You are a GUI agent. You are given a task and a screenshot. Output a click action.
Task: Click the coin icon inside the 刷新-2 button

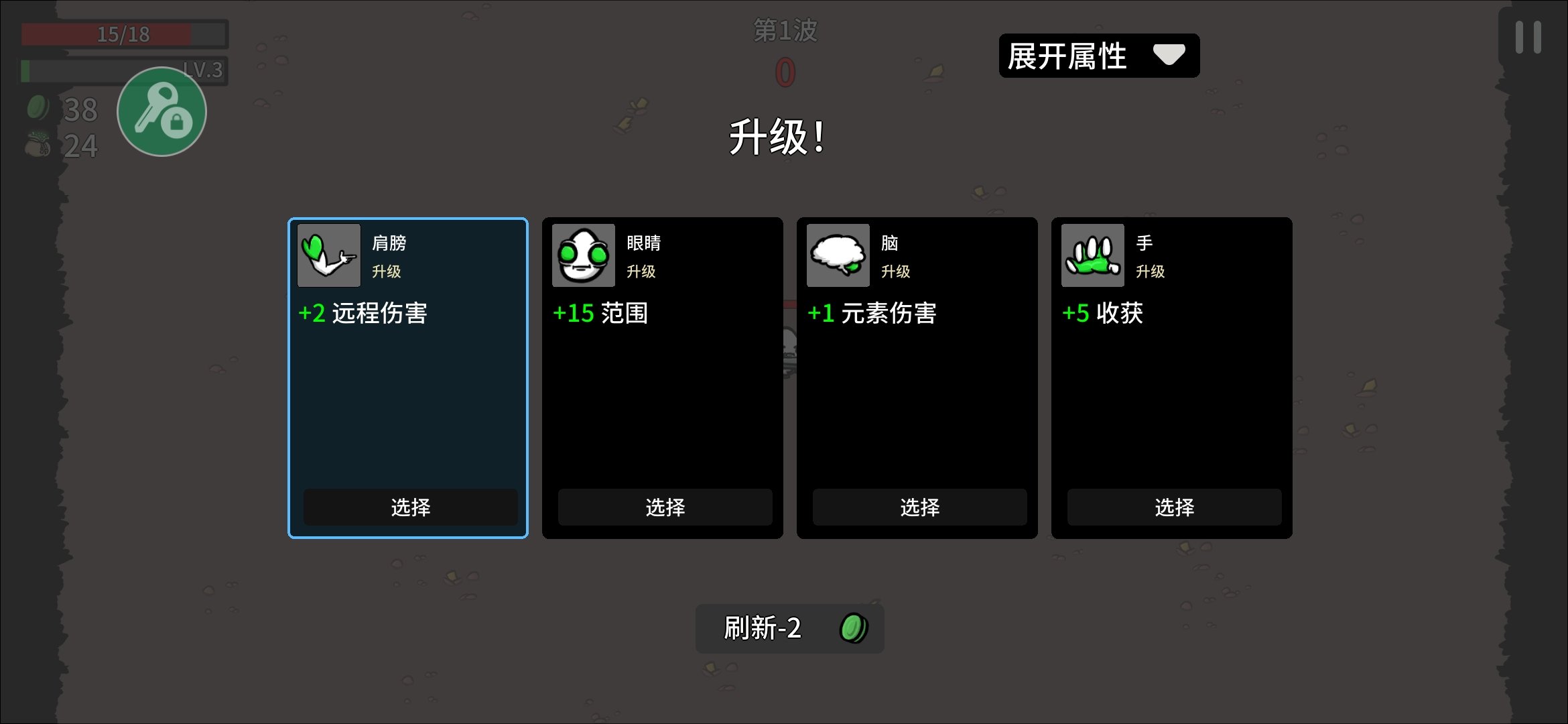pyautogui.click(x=855, y=629)
